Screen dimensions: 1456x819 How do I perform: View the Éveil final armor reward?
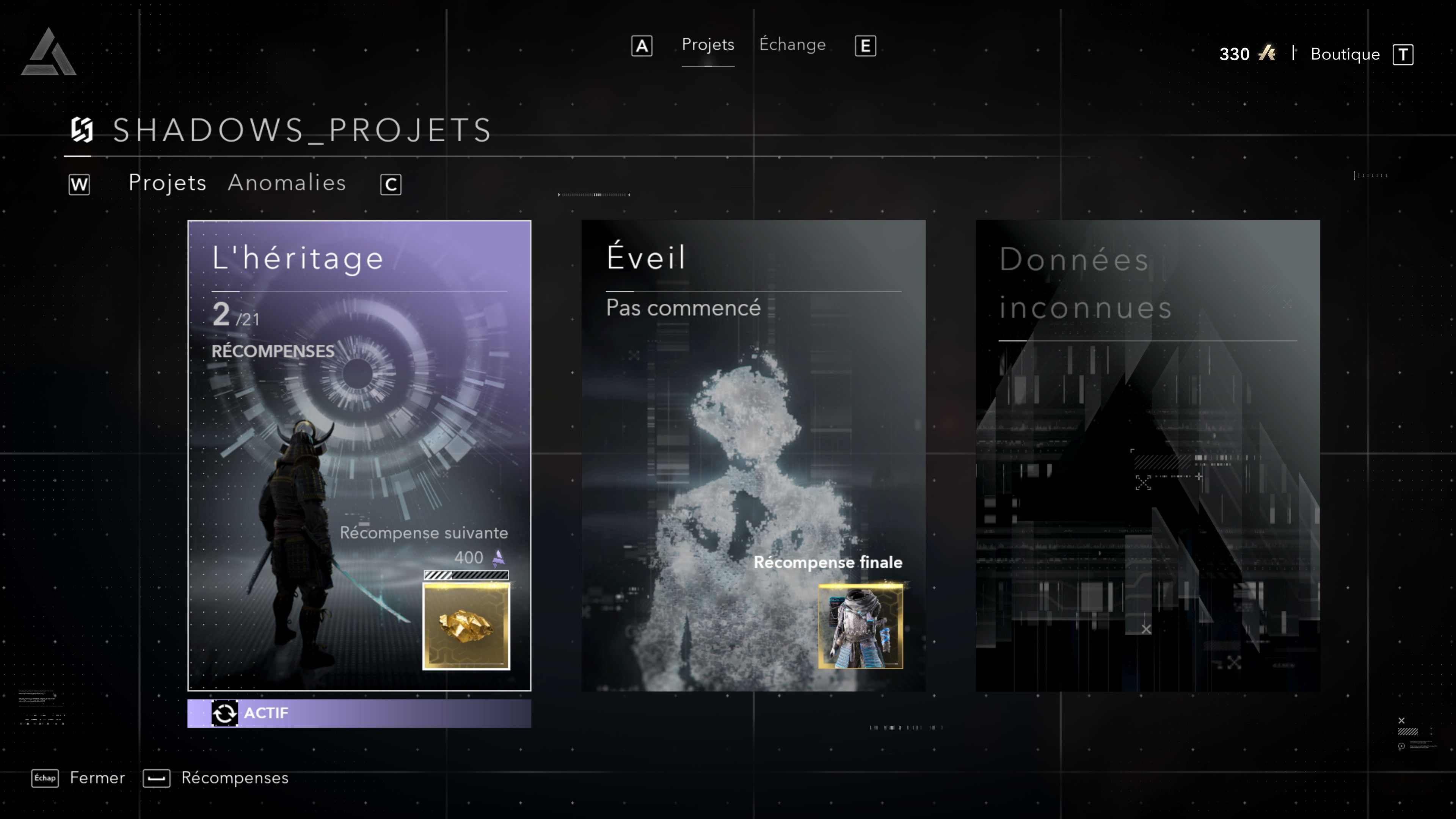pyautogui.click(x=860, y=626)
